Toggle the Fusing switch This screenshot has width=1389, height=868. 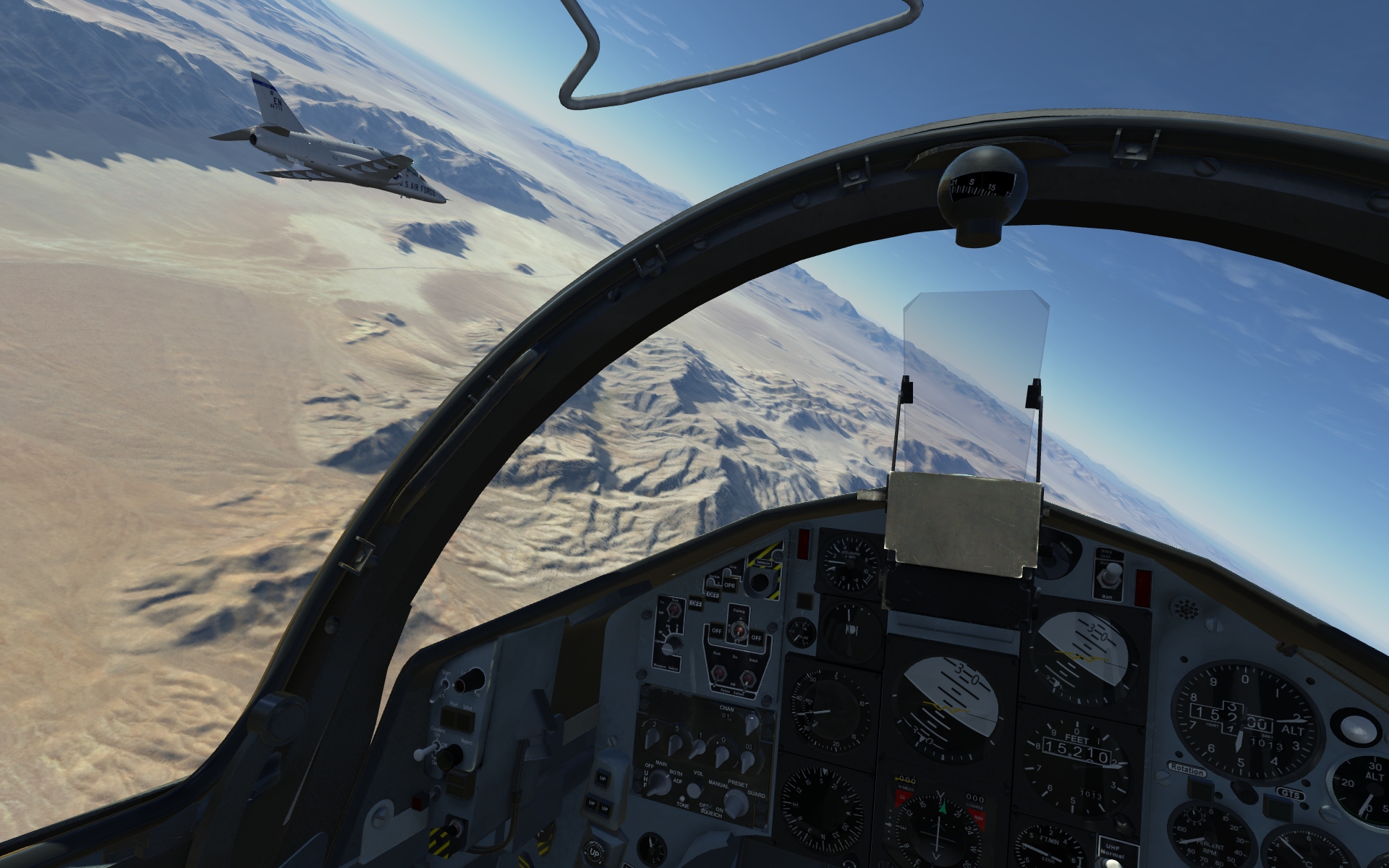point(738,631)
